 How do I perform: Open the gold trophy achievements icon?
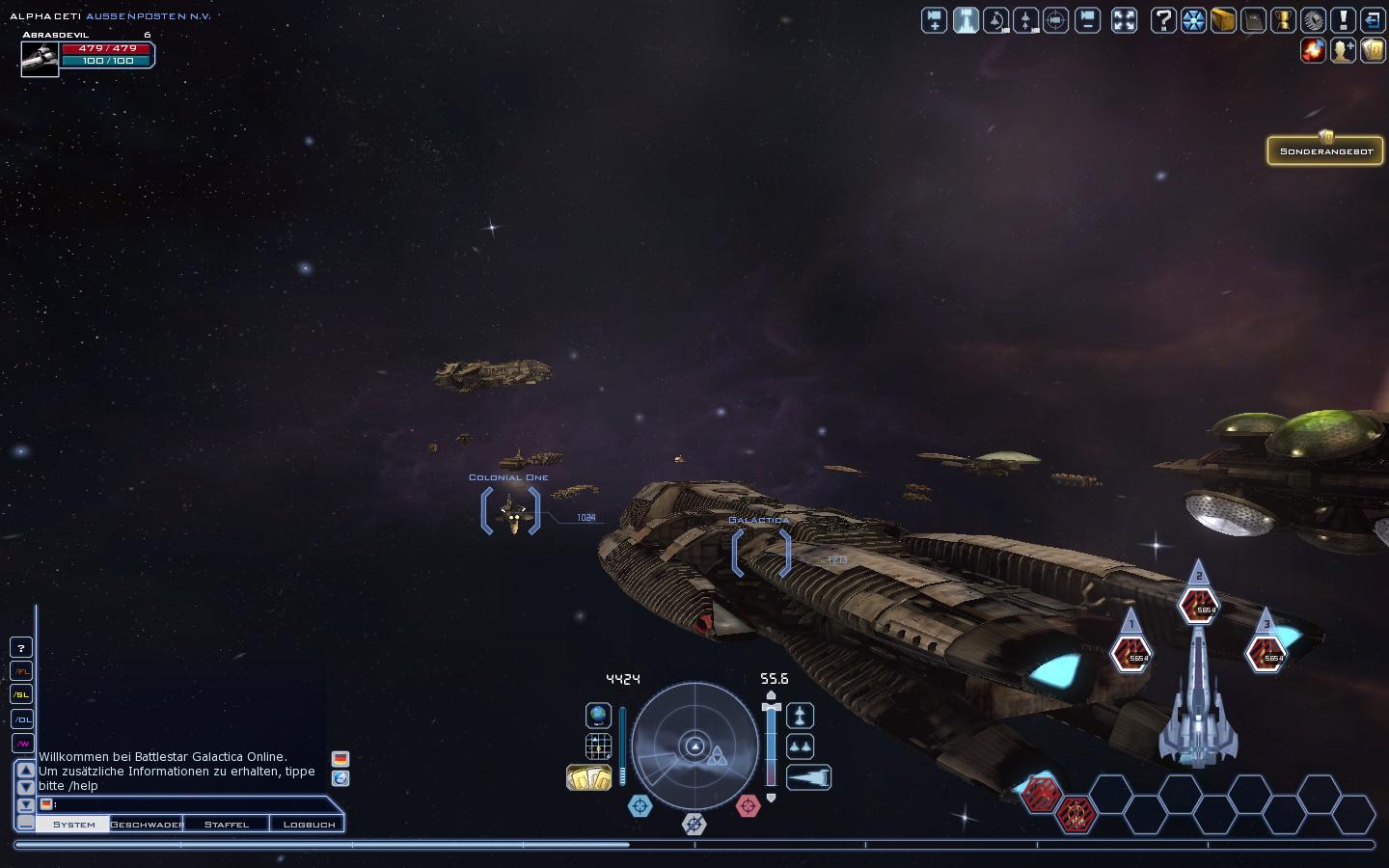click(1283, 20)
